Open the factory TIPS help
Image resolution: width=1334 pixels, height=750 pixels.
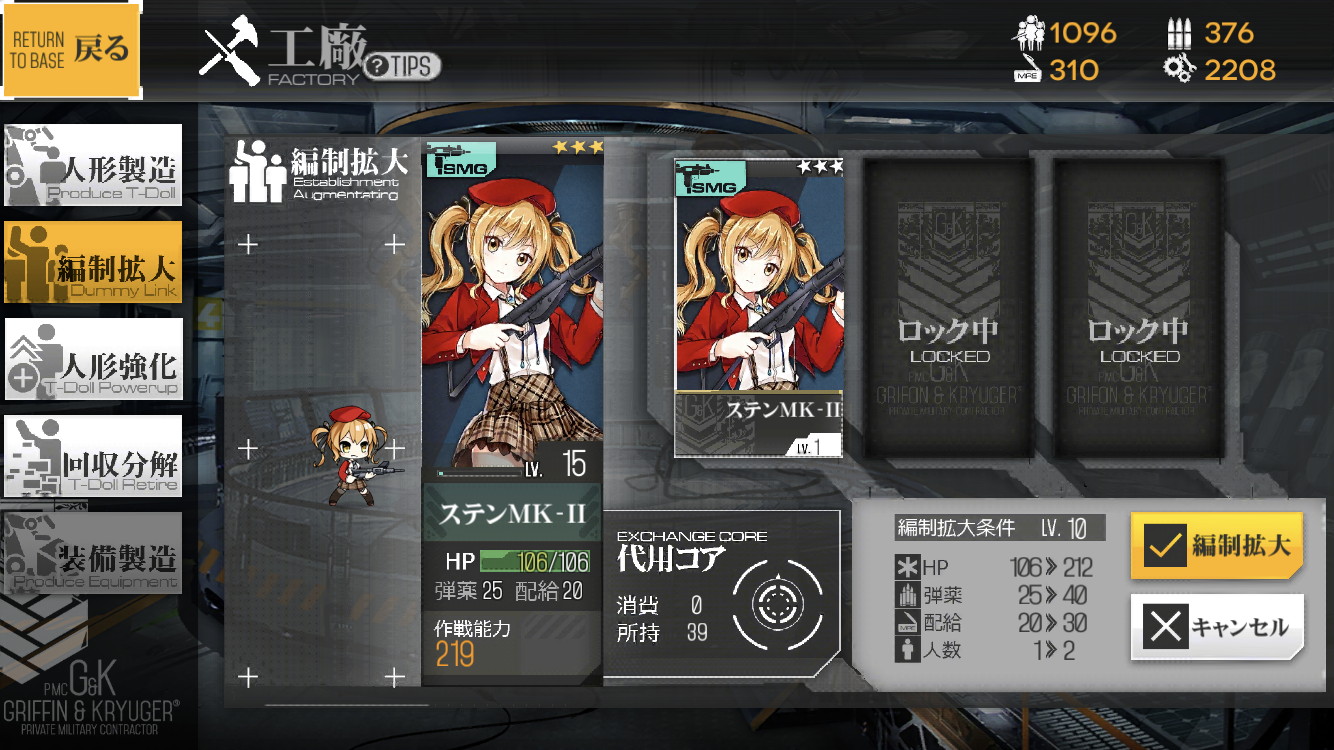pyautogui.click(x=402, y=67)
